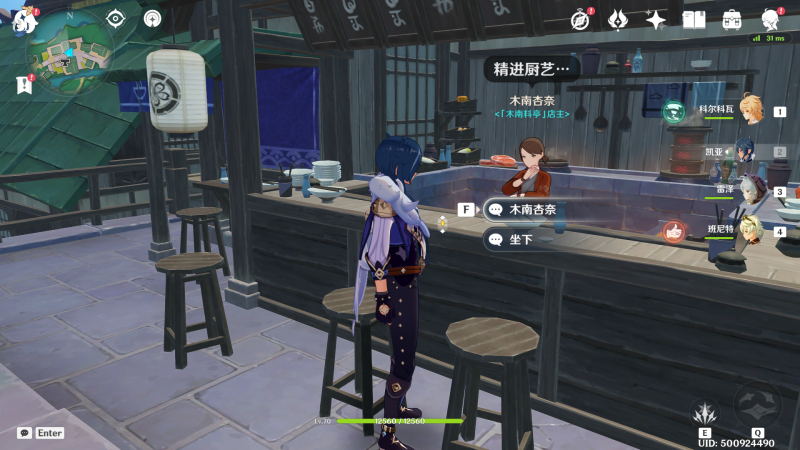The image size is (800, 450).
Task: Open the four-point star icon
Action: pyautogui.click(x=656, y=20)
